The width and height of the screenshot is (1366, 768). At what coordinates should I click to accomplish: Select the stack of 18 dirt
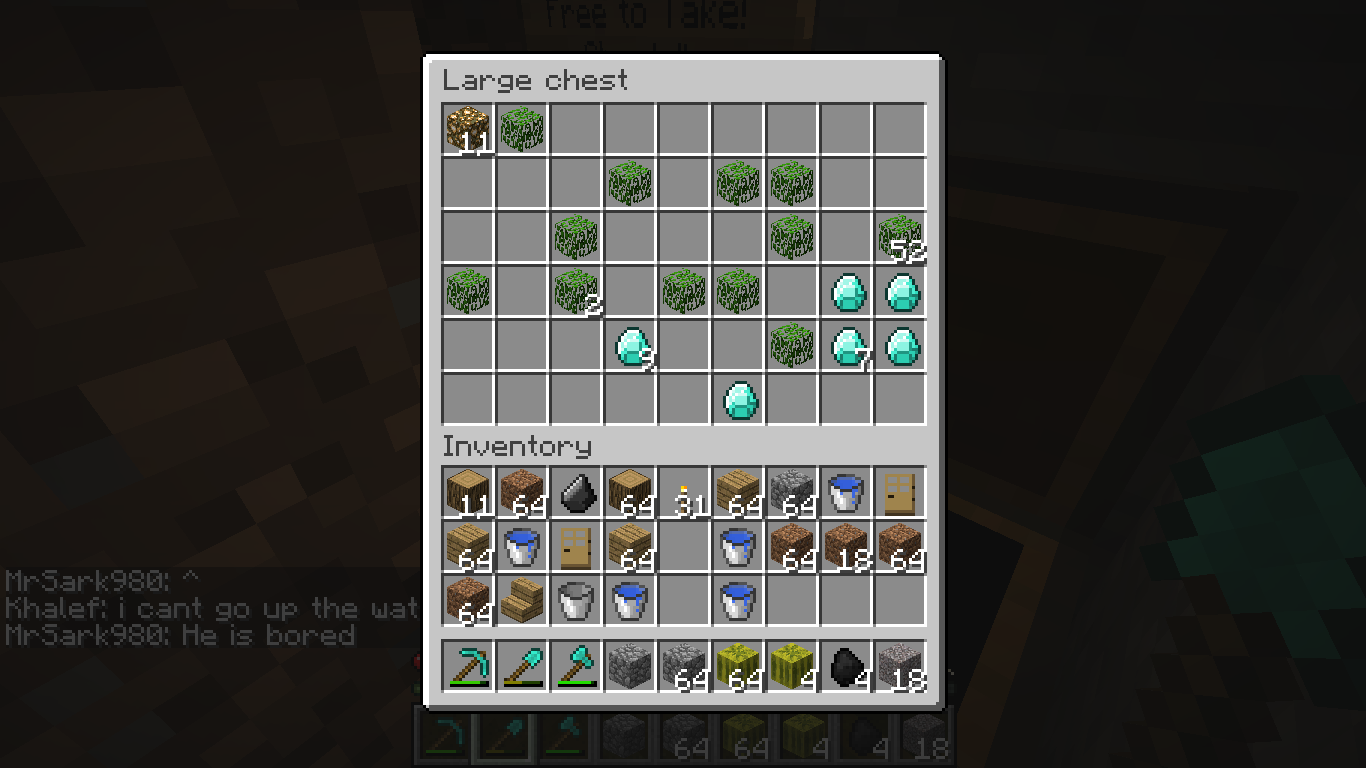pos(845,545)
